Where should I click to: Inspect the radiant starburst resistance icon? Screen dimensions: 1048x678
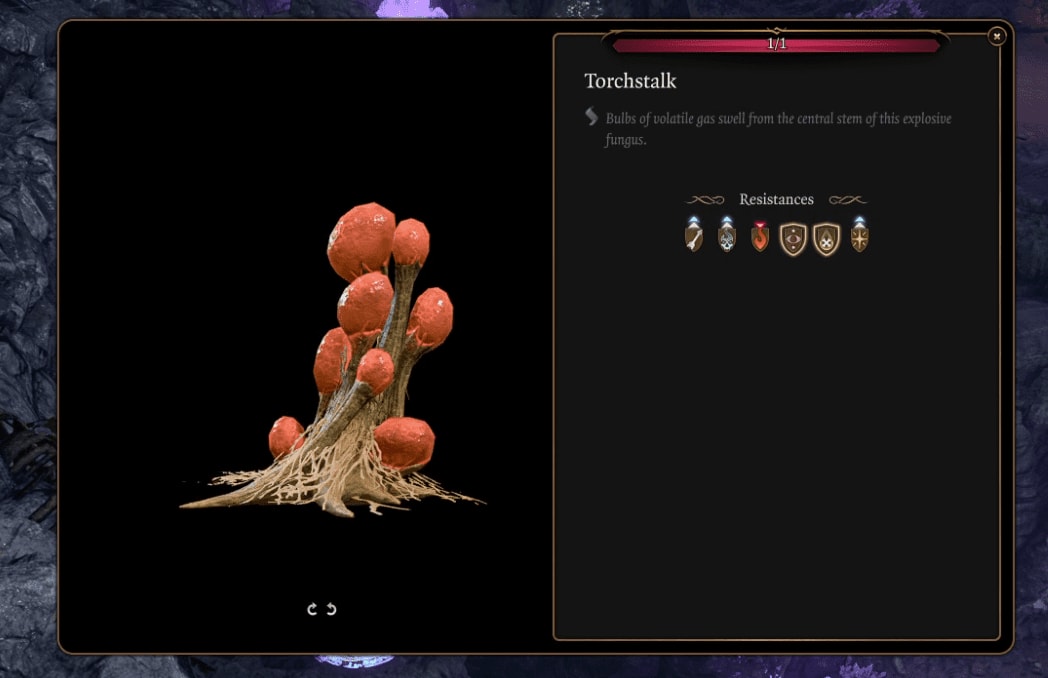859,238
